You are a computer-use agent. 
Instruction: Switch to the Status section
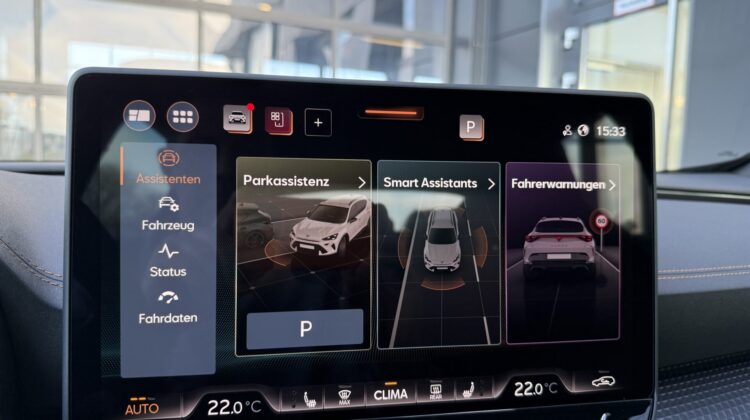(x=168, y=260)
